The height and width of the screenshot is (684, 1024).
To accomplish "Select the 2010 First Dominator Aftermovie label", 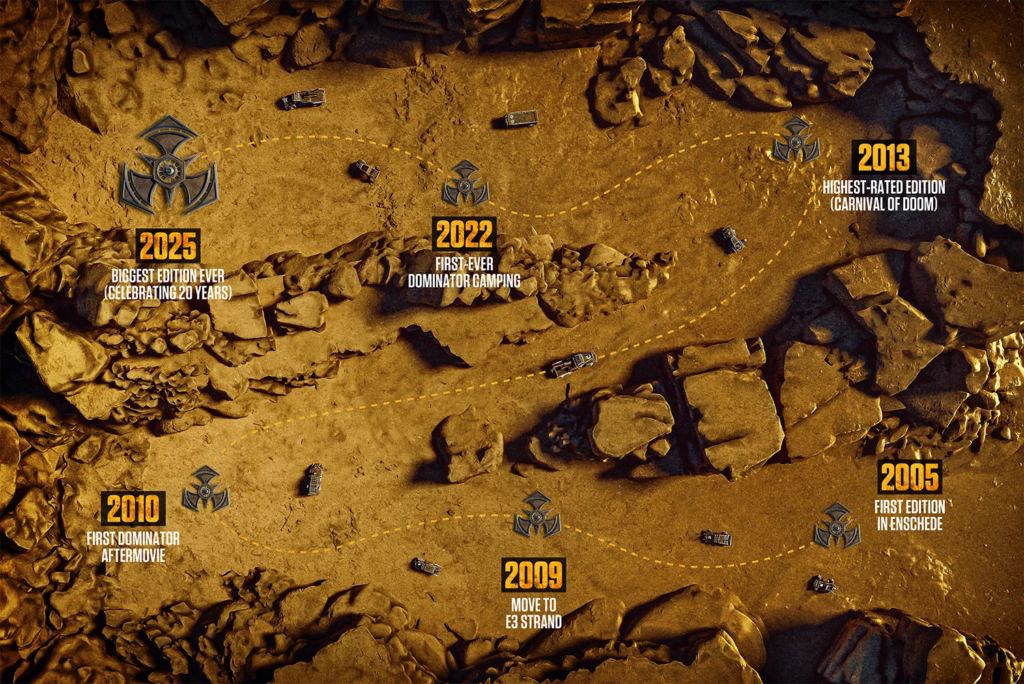I will pyautogui.click(x=134, y=509).
